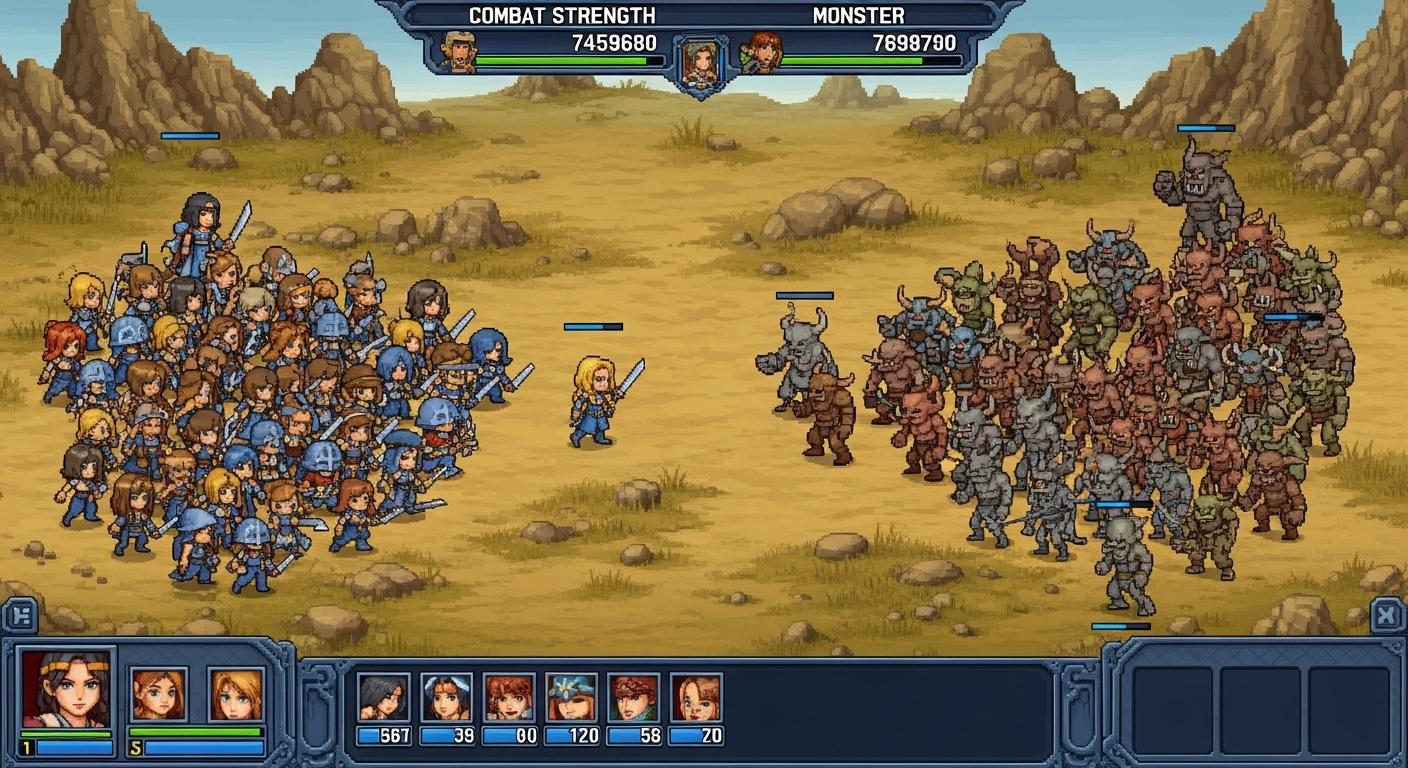The height and width of the screenshot is (768, 1408).
Task: Choose the blonde portrait in the hero panel
Action: tap(236, 694)
